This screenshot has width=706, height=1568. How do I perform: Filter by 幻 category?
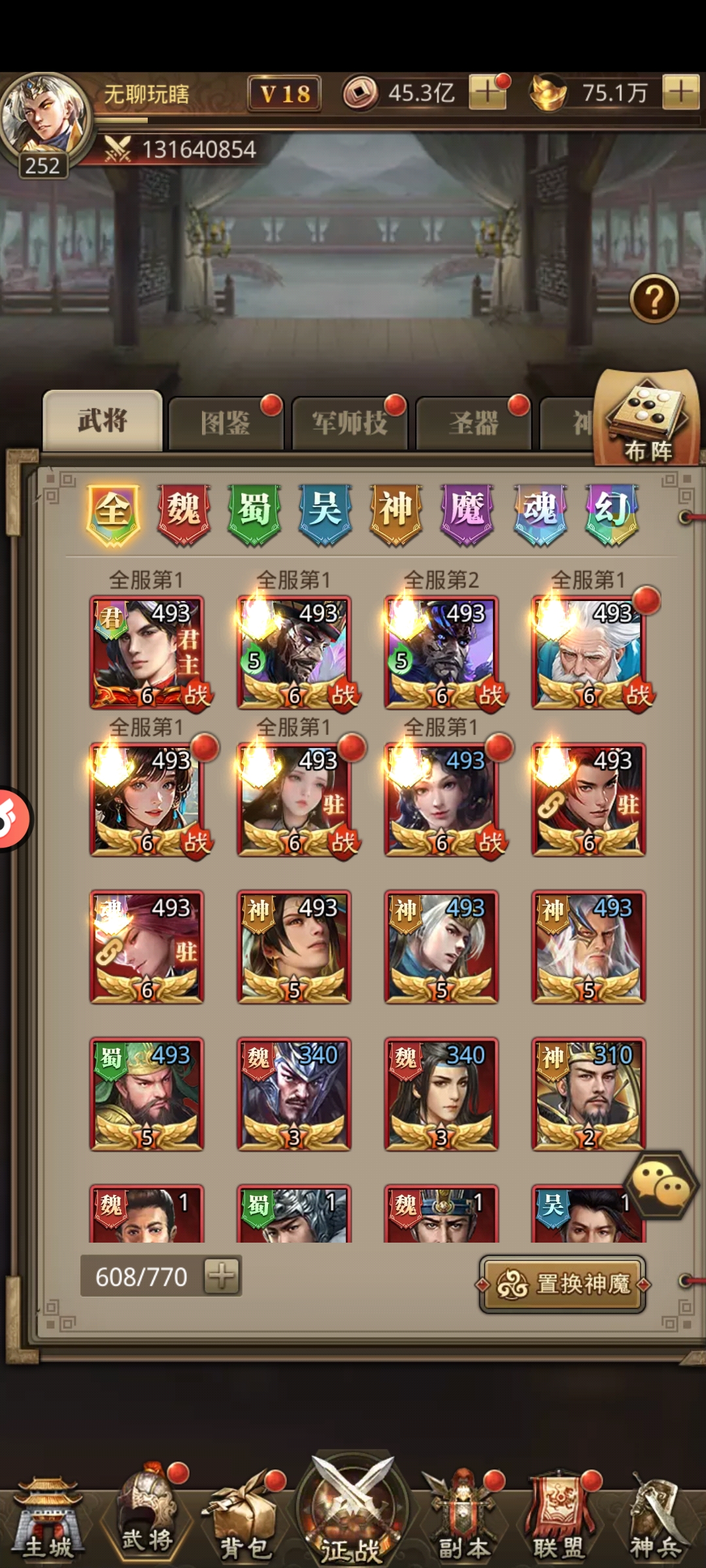[611, 513]
